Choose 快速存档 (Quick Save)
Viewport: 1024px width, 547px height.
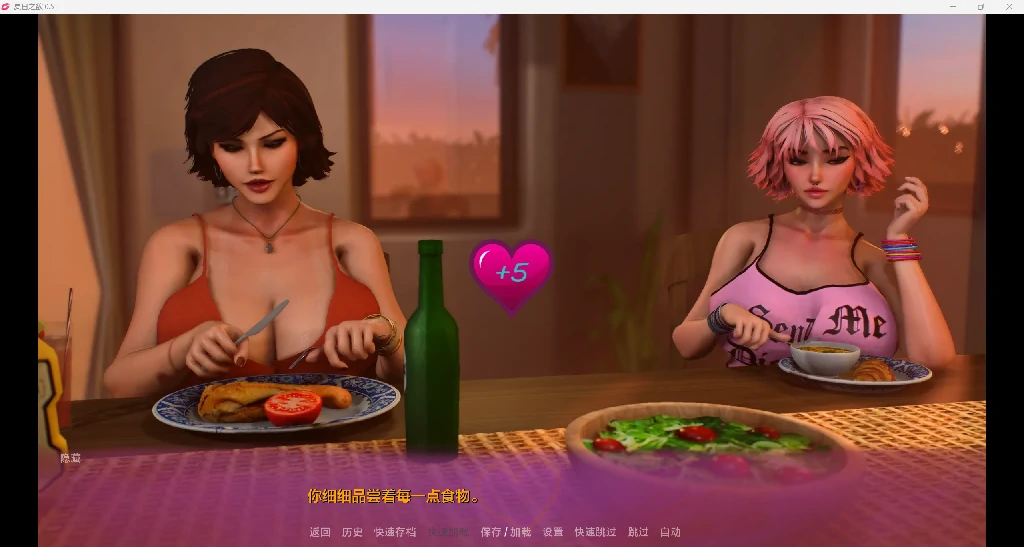(395, 532)
